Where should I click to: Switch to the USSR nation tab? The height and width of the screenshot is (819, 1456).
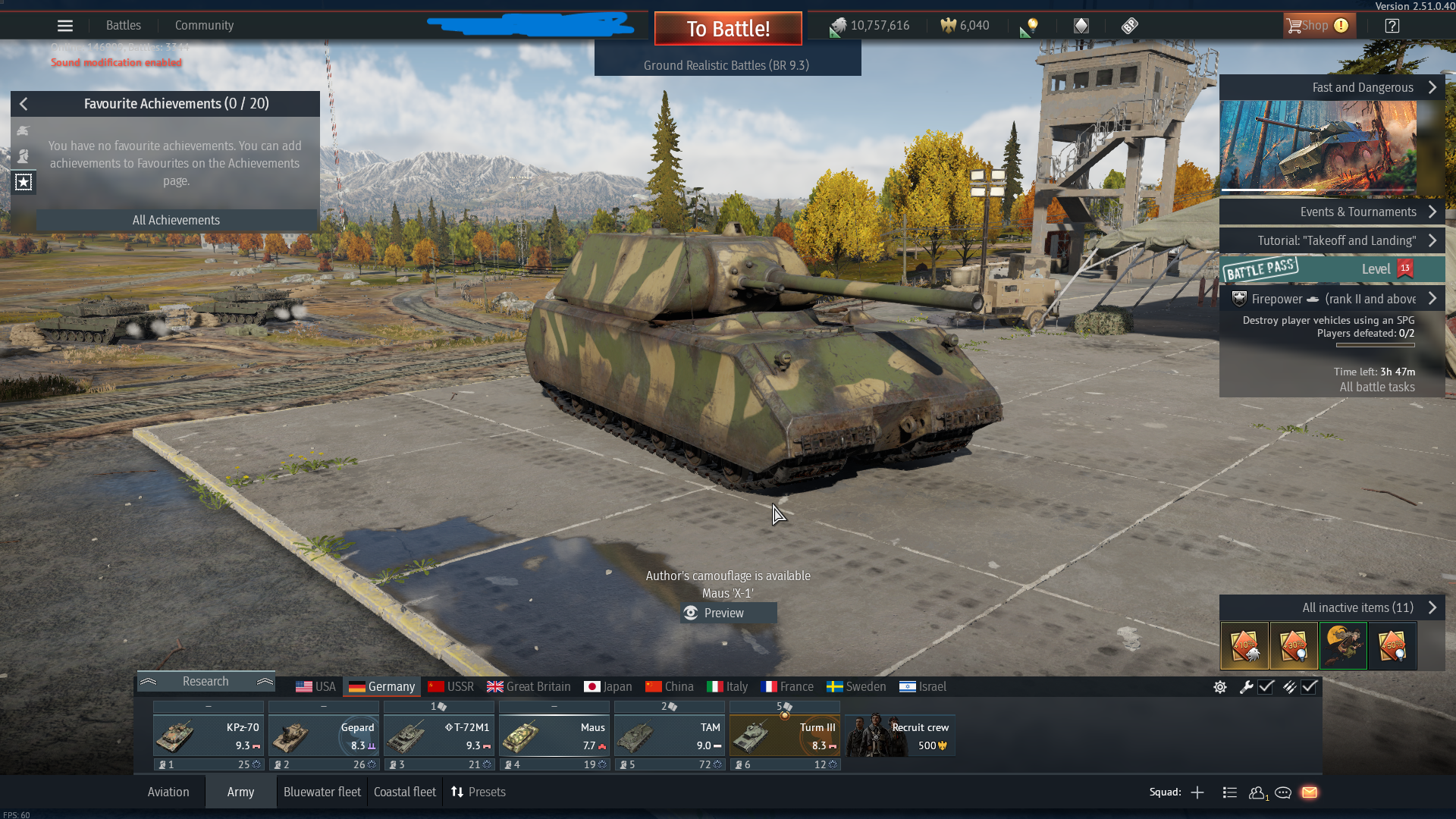(x=451, y=686)
